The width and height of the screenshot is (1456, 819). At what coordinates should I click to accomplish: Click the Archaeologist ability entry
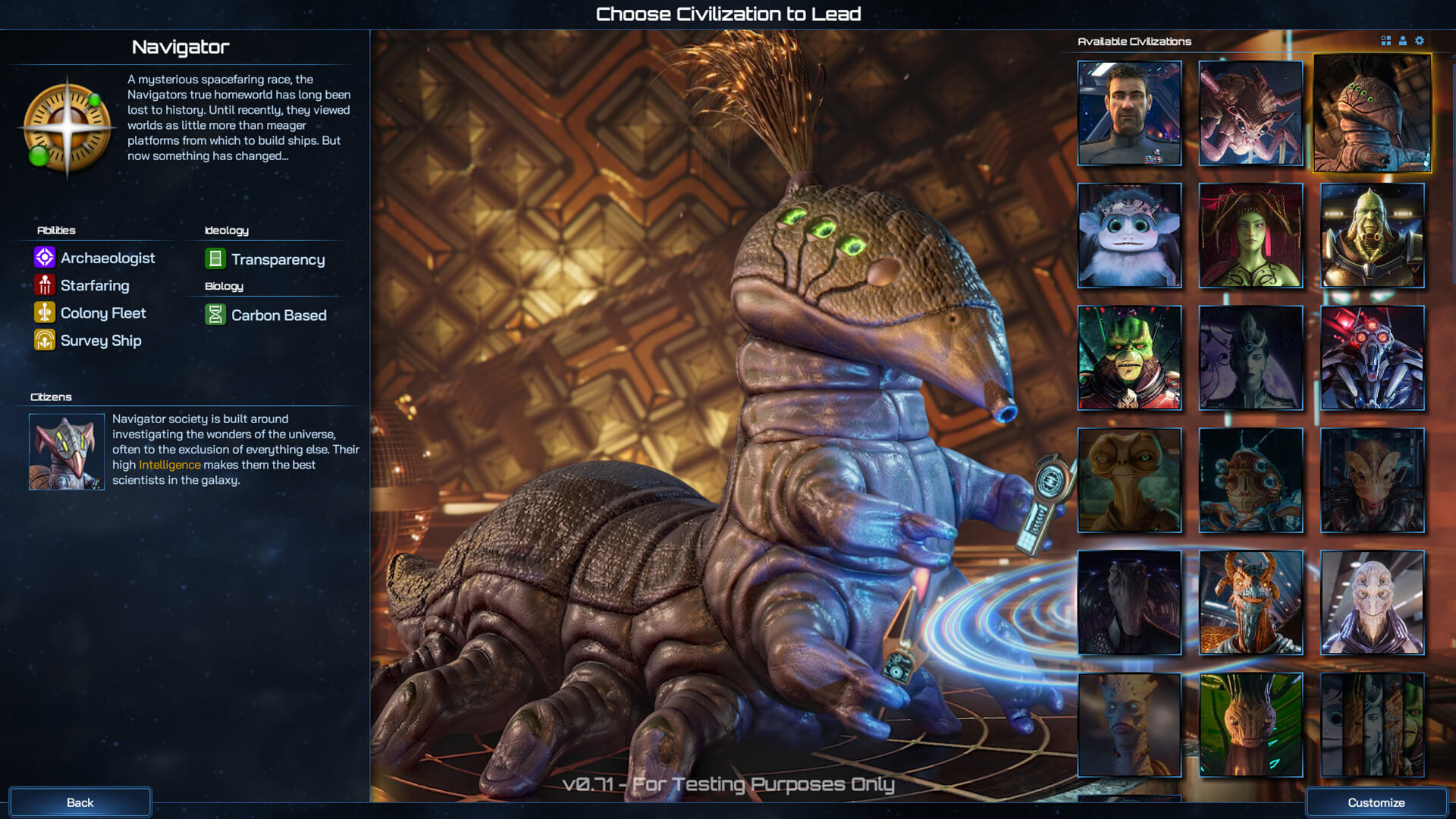(x=107, y=258)
